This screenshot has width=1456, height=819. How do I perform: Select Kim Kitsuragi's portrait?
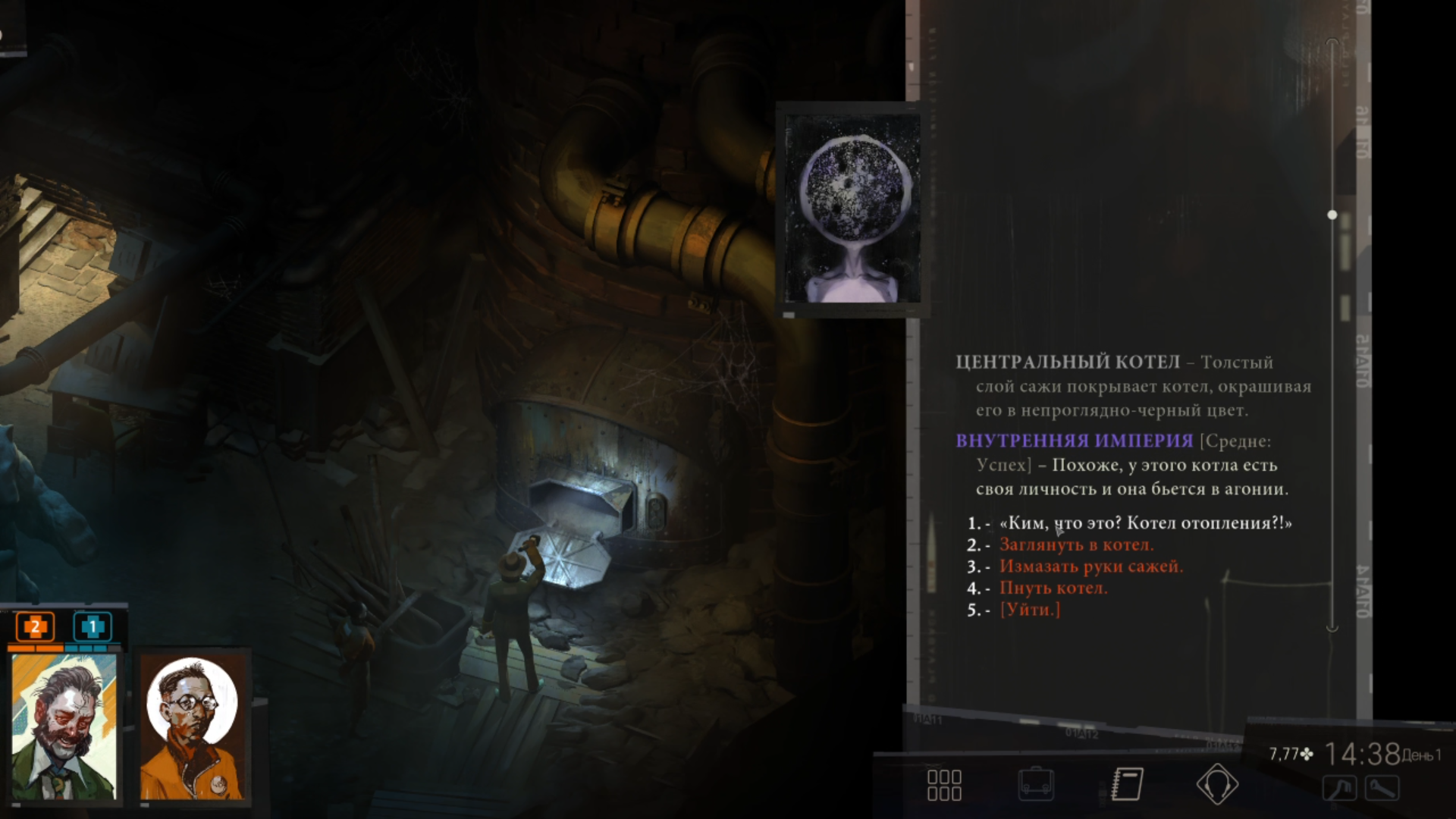pyautogui.click(x=193, y=726)
